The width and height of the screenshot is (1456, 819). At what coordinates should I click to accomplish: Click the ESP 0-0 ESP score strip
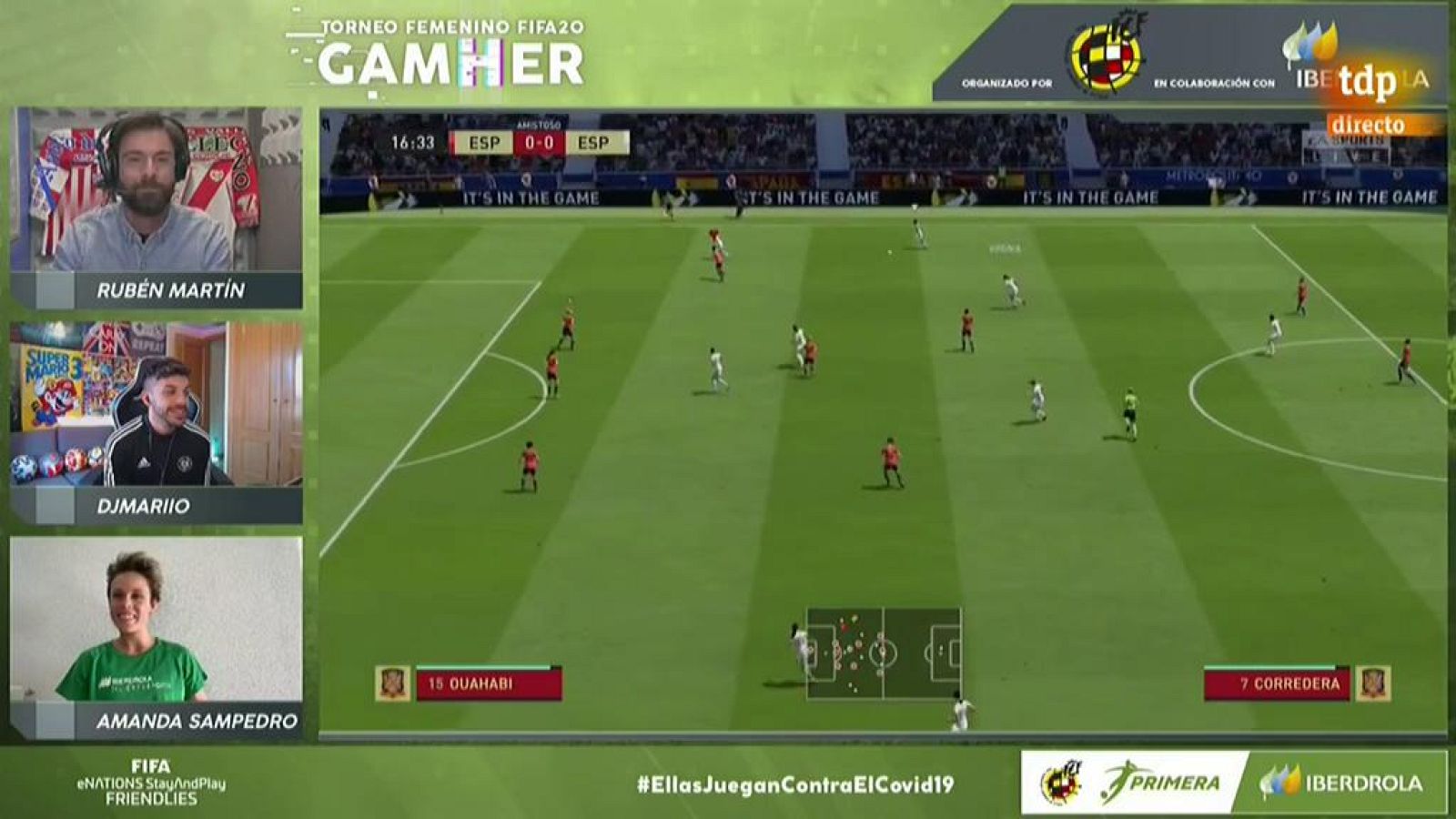[541, 143]
